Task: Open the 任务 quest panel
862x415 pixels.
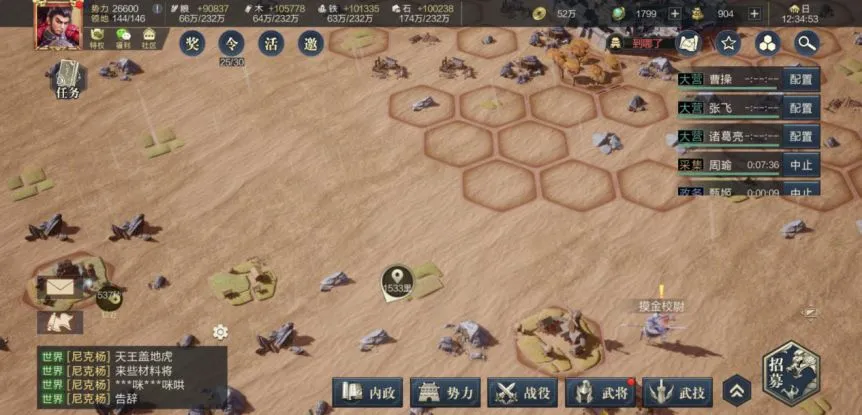Action: click(68, 79)
